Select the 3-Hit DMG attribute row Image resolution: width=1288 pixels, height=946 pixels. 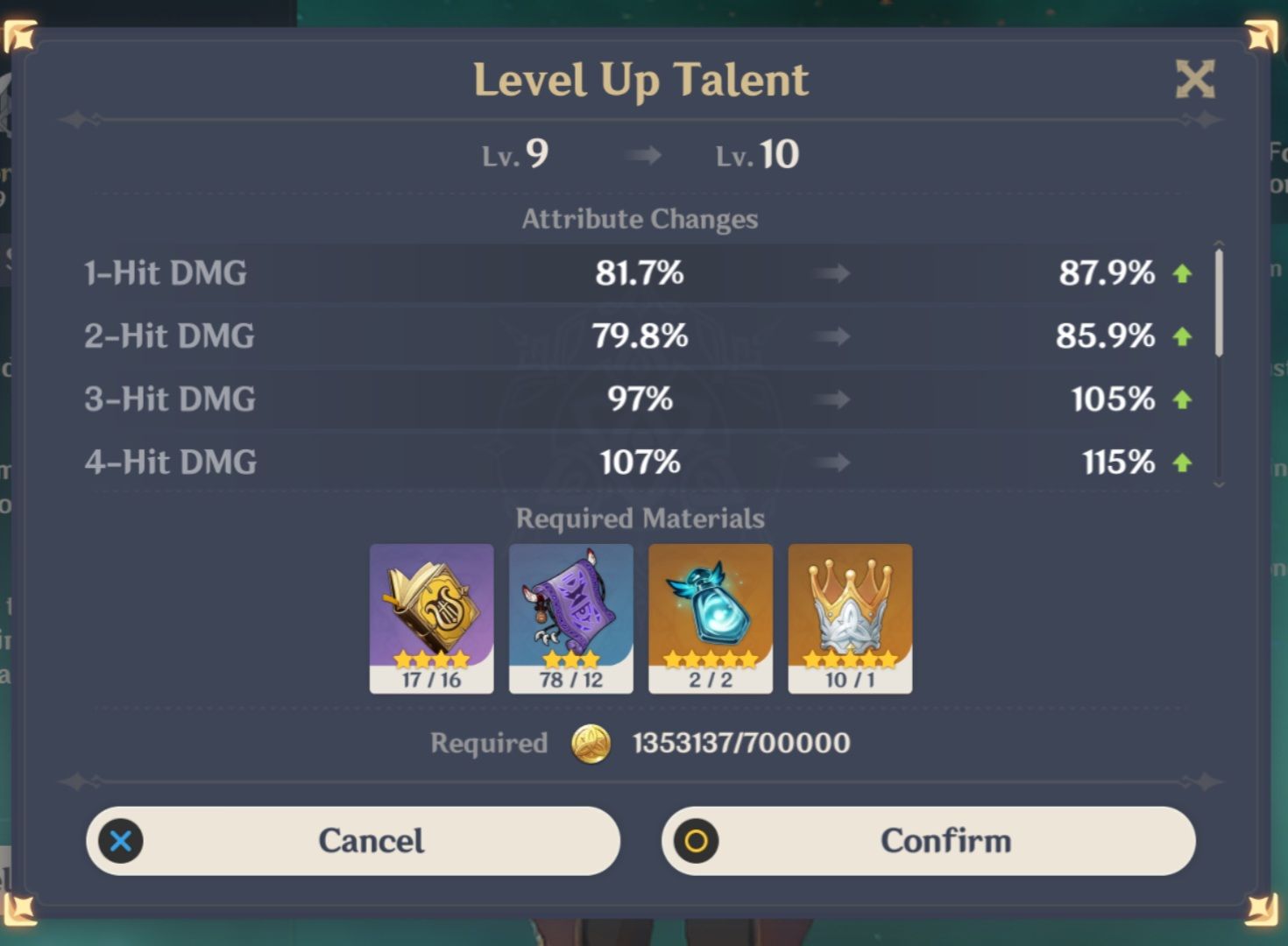point(613,399)
